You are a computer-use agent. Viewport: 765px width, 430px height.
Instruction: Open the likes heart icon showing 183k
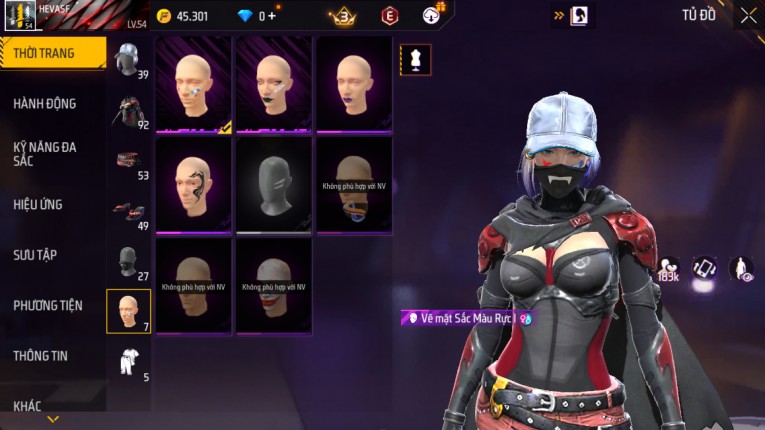click(669, 268)
